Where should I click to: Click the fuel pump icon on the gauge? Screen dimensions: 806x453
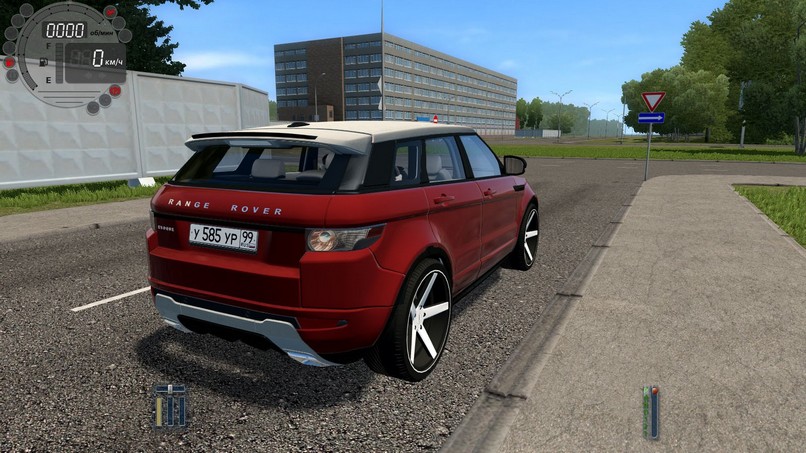pyautogui.click(x=44, y=62)
